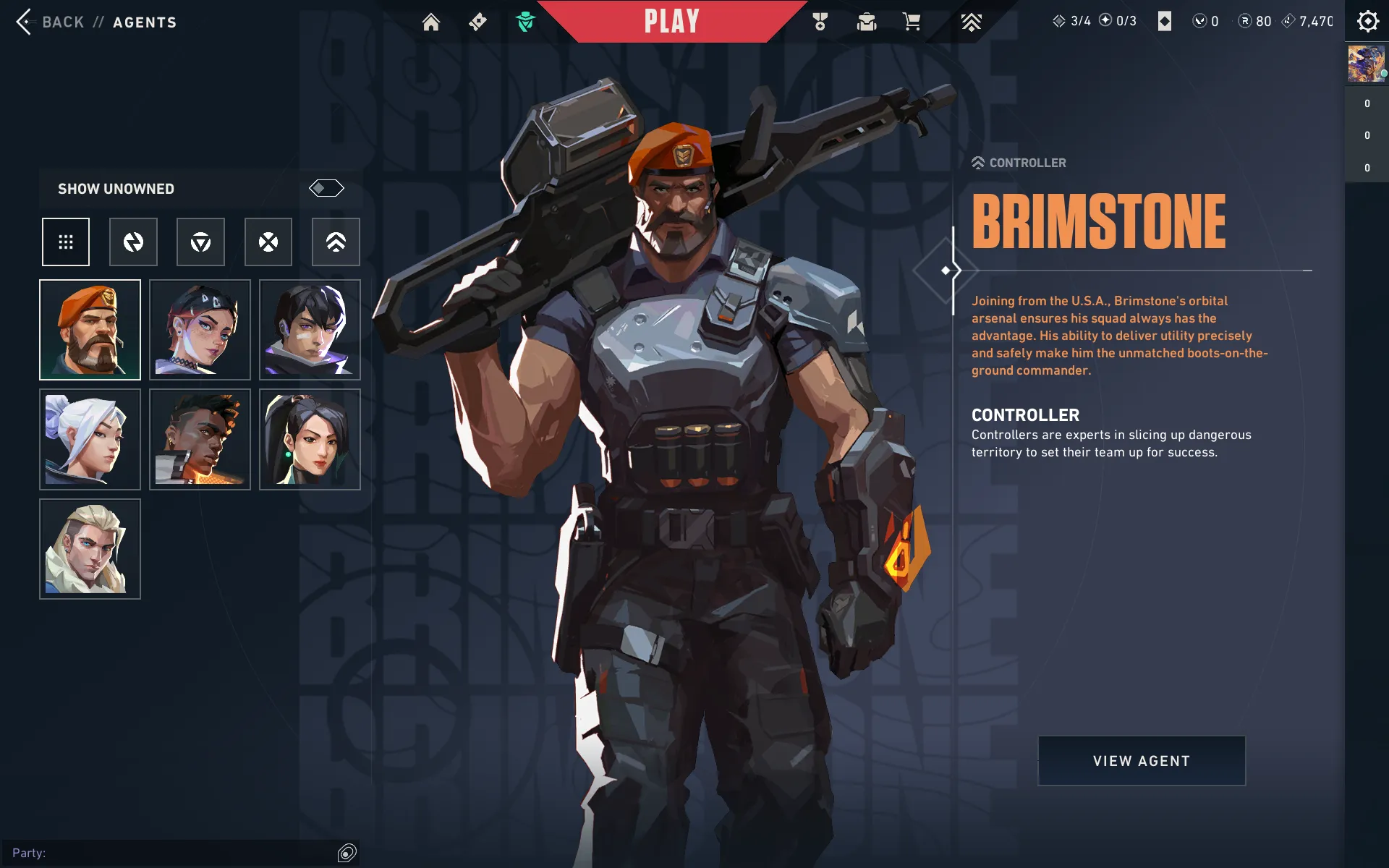Show all agents with the grid filter
1389x868 pixels.
pyautogui.click(x=66, y=242)
